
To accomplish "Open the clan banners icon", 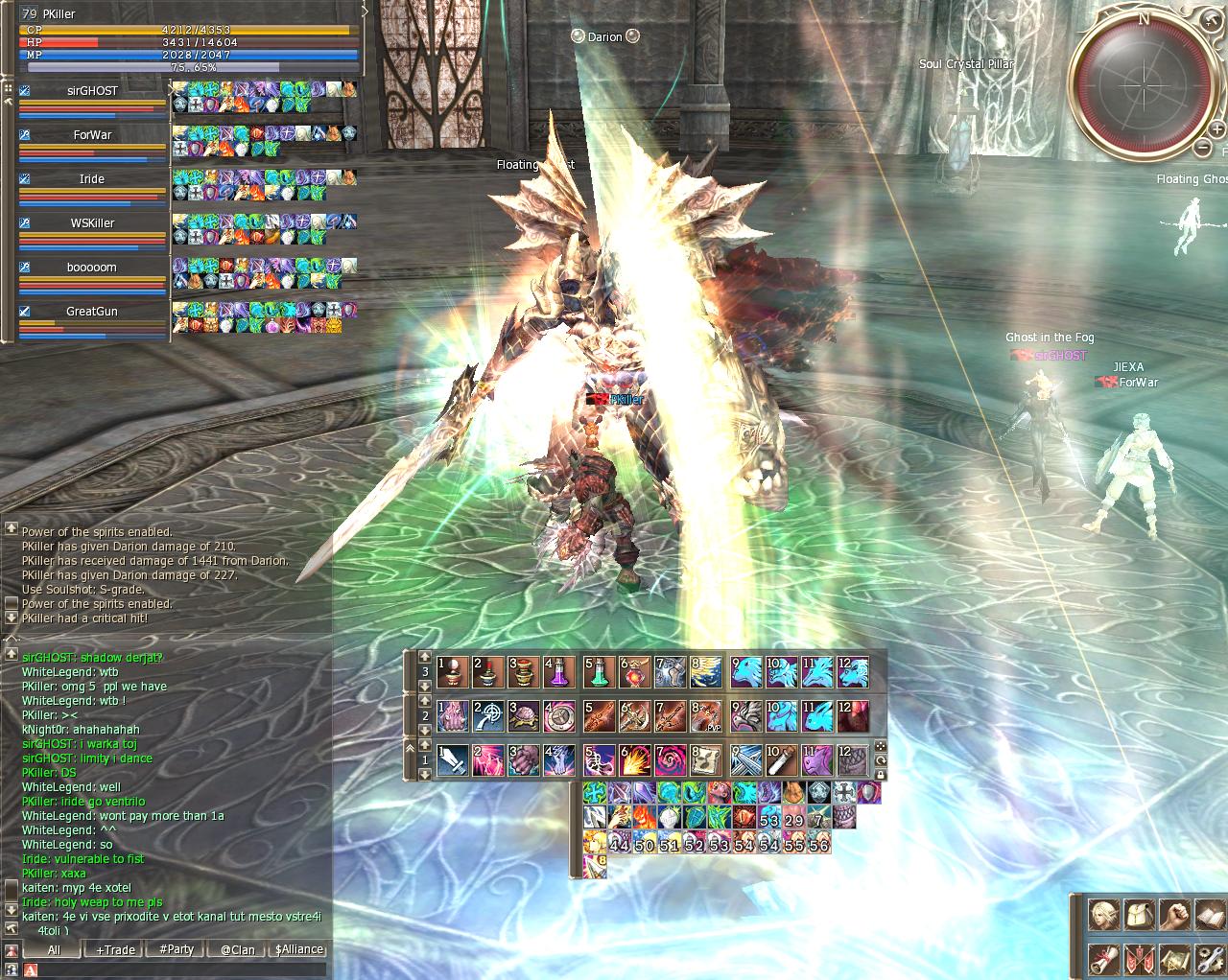I will click(1140, 959).
